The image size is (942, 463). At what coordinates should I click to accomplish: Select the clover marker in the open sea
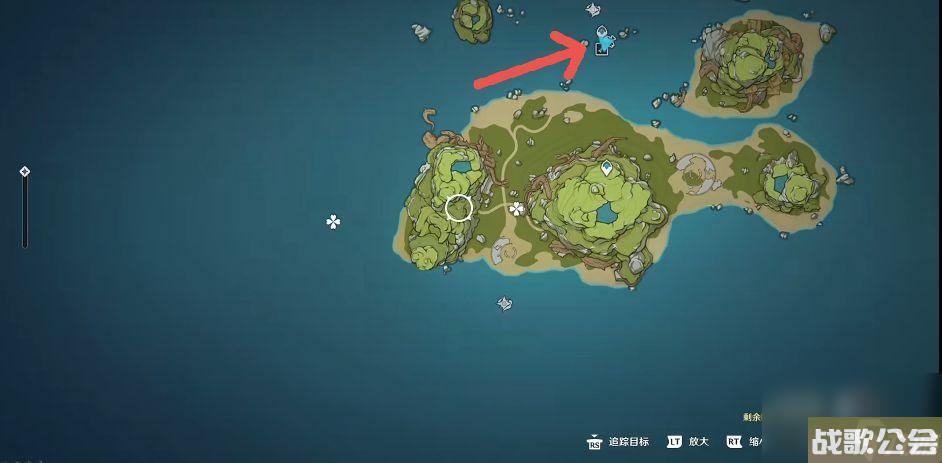click(x=334, y=221)
